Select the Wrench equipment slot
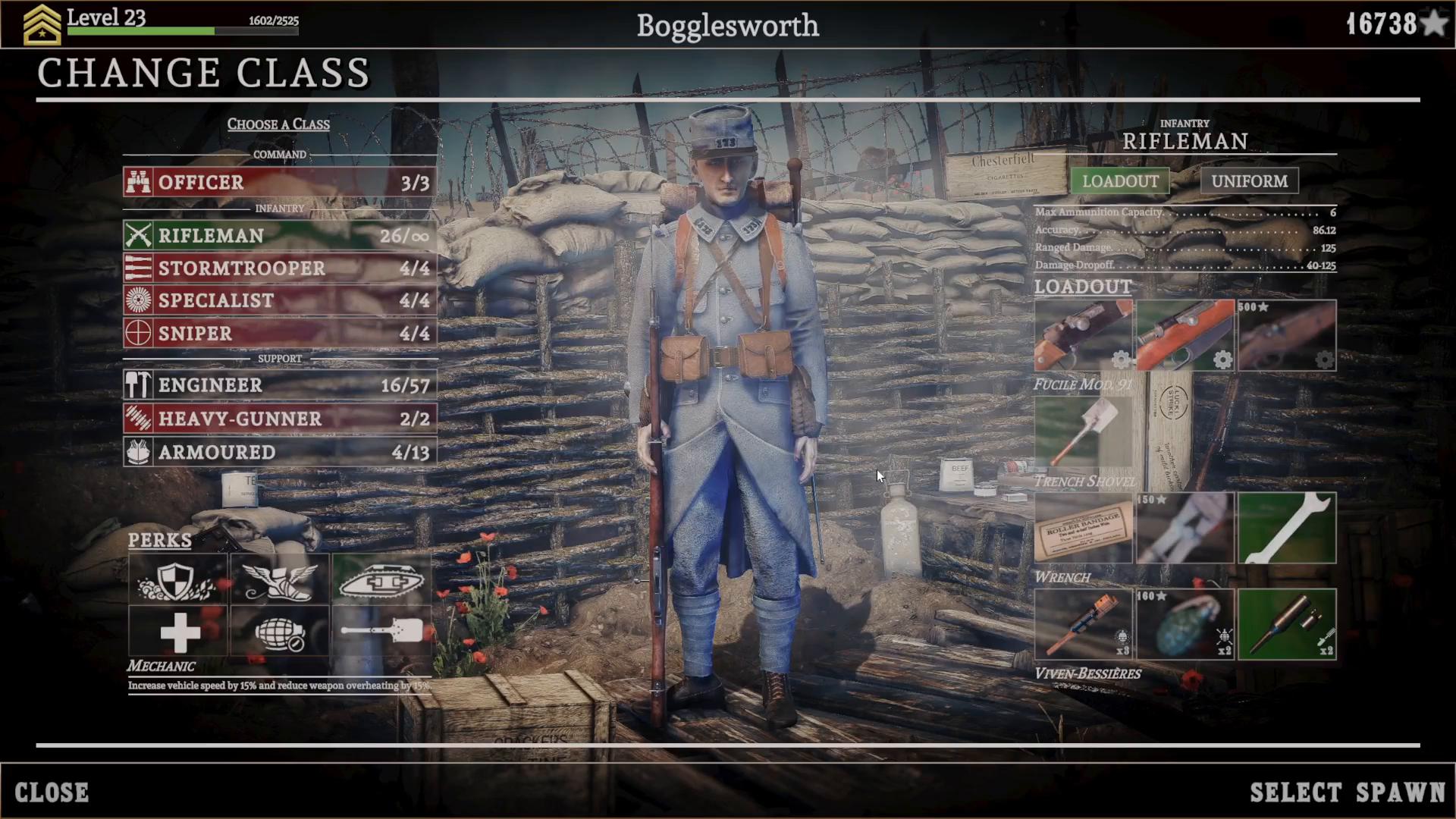The height and width of the screenshot is (819, 1456). tap(1287, 529)
